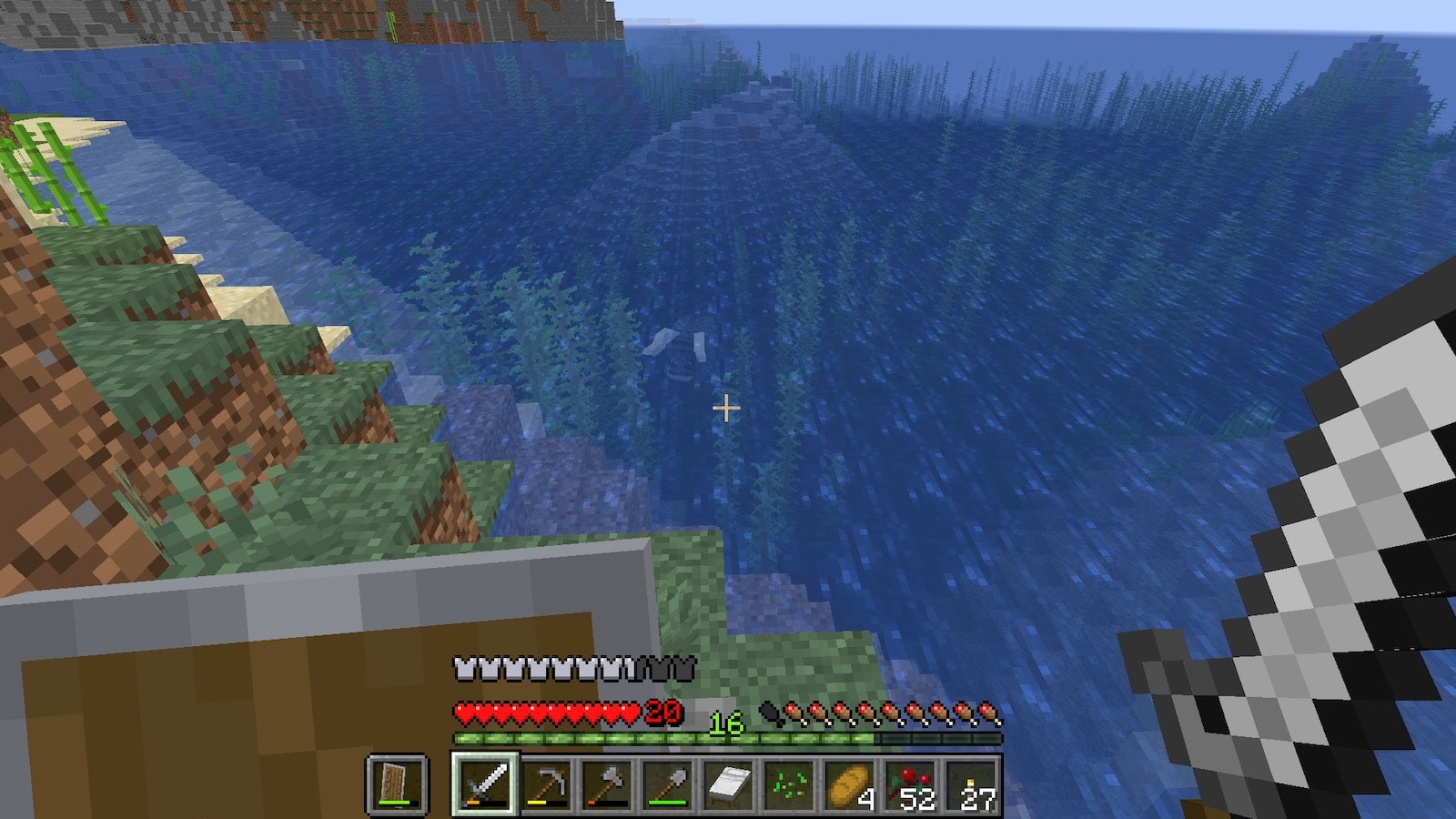The image size is (1456, 819).
Task: Click the torch stack of 27
Action: [x=972, y=784]
